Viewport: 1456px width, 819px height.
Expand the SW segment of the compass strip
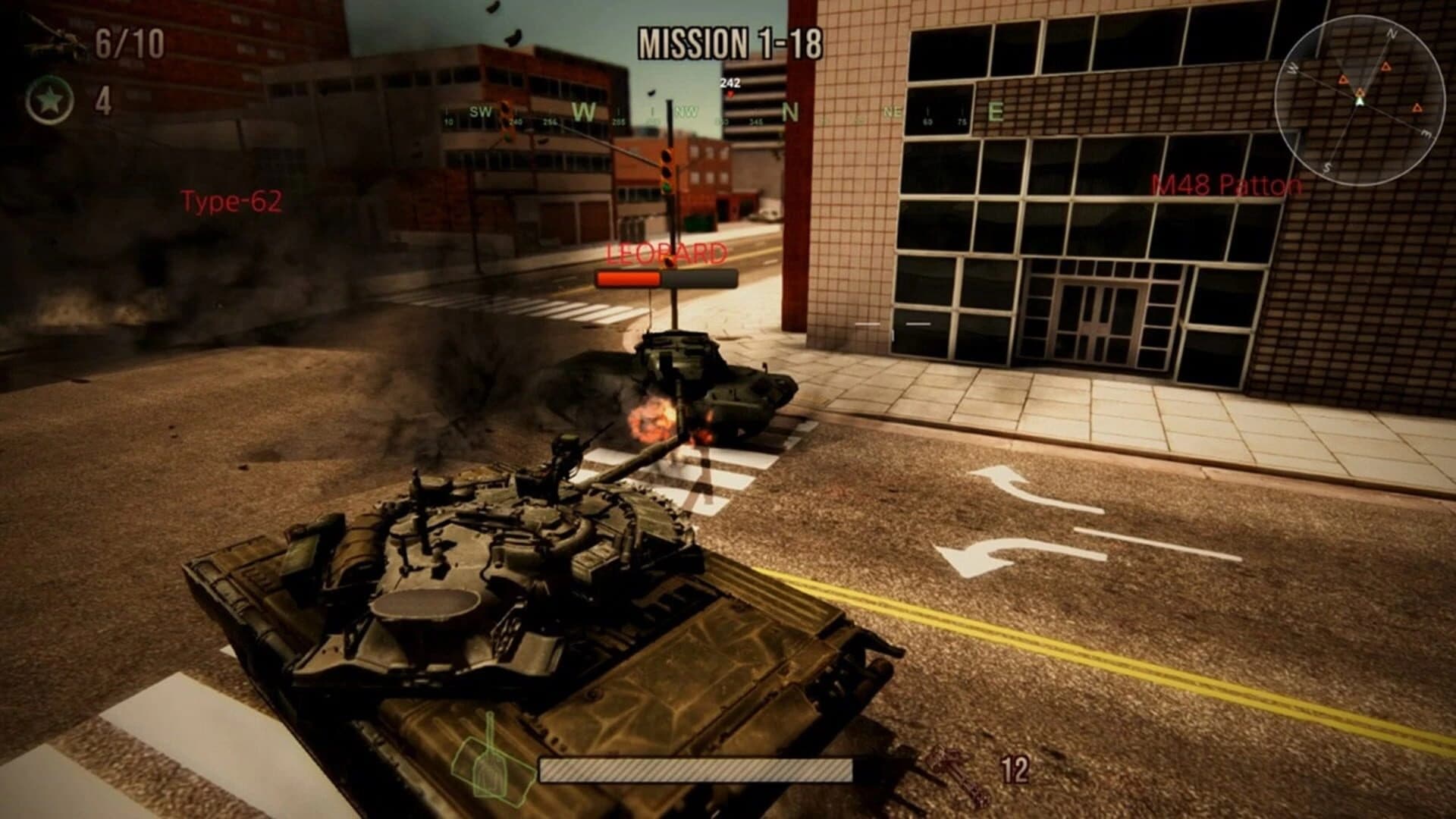482,112
